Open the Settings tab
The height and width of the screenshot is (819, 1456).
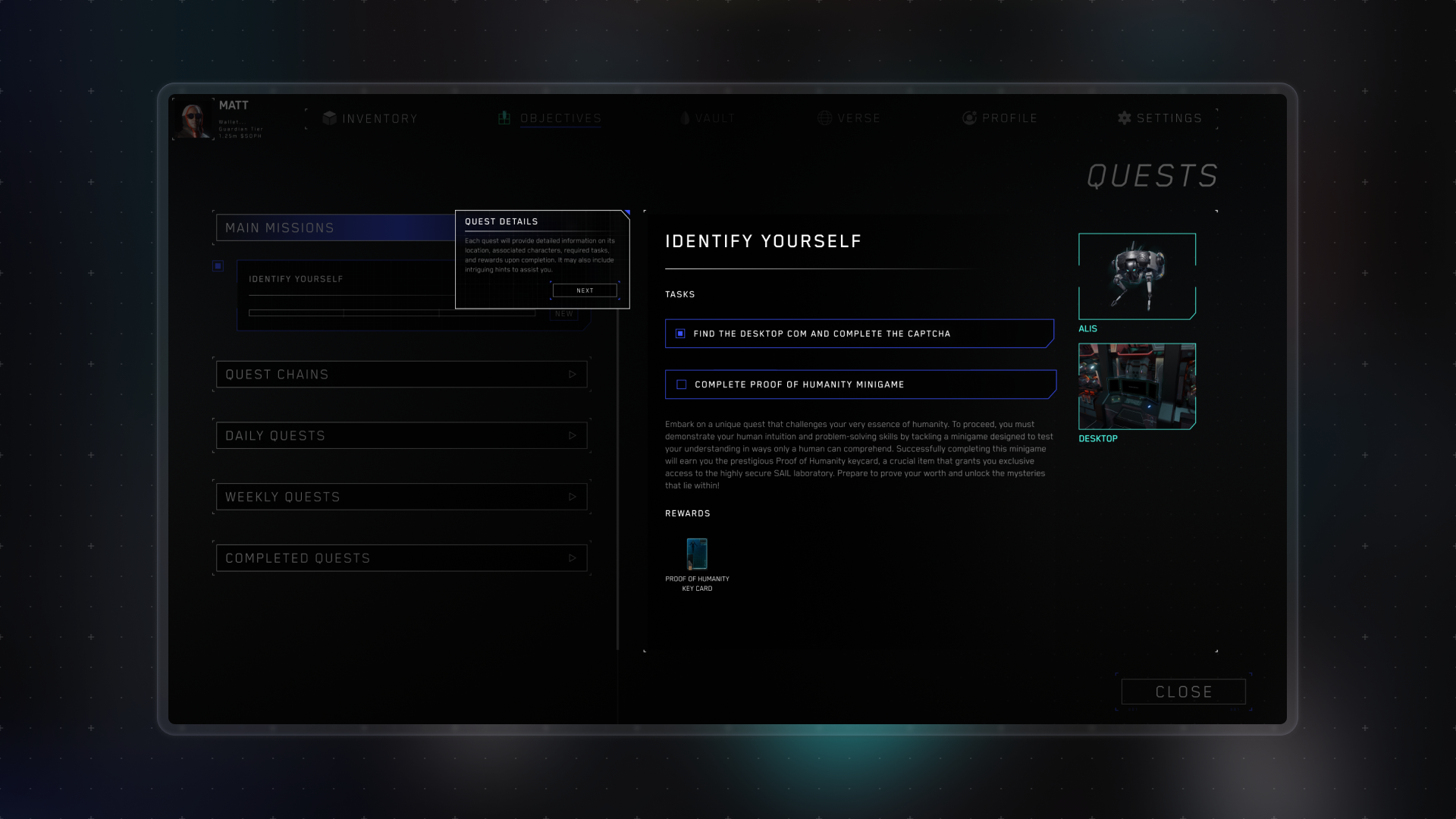(1159, 118)
